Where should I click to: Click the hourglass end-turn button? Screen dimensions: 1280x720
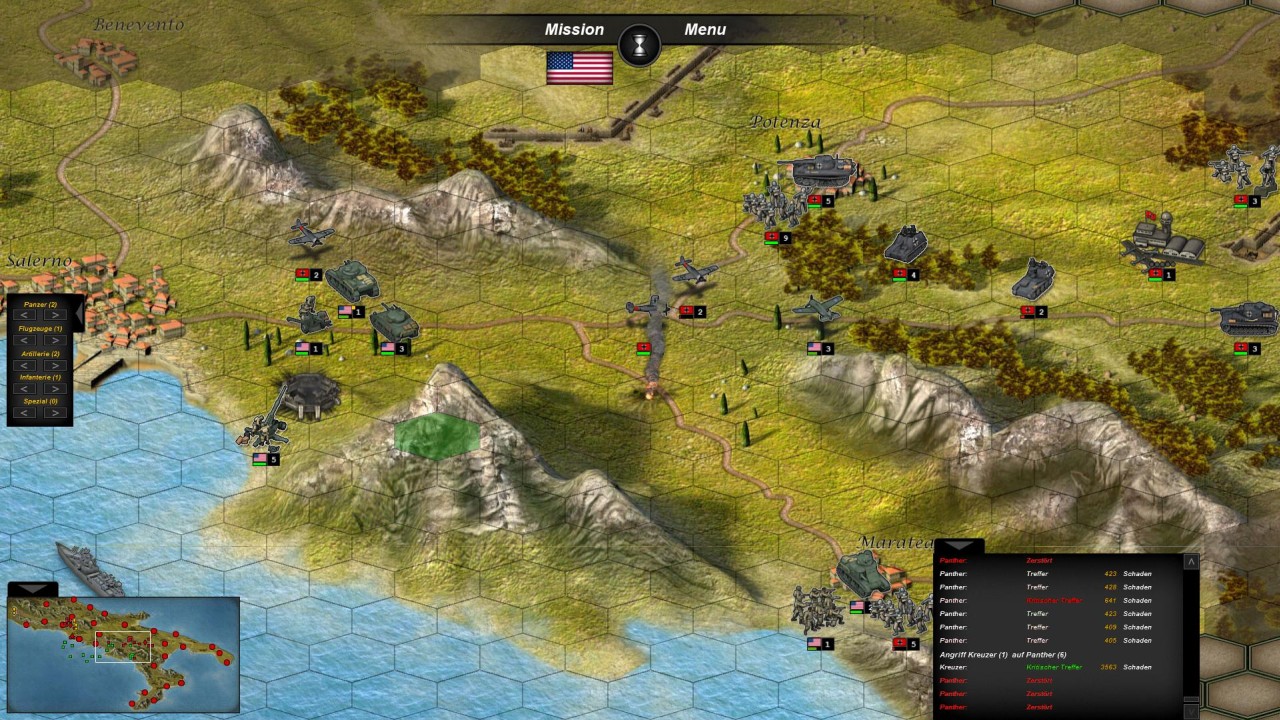(640, 45)
